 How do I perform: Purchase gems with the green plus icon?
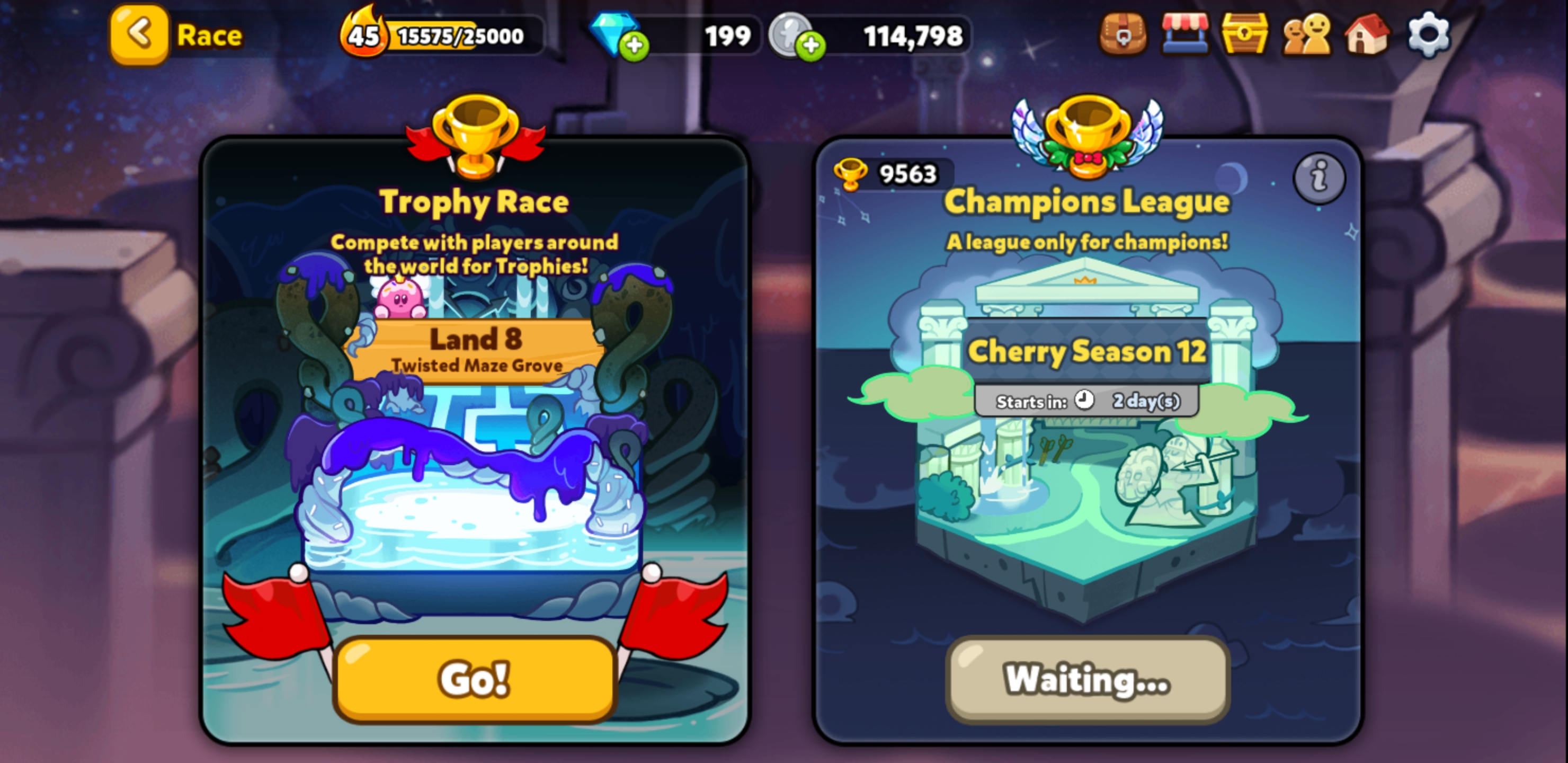(634, 46)
